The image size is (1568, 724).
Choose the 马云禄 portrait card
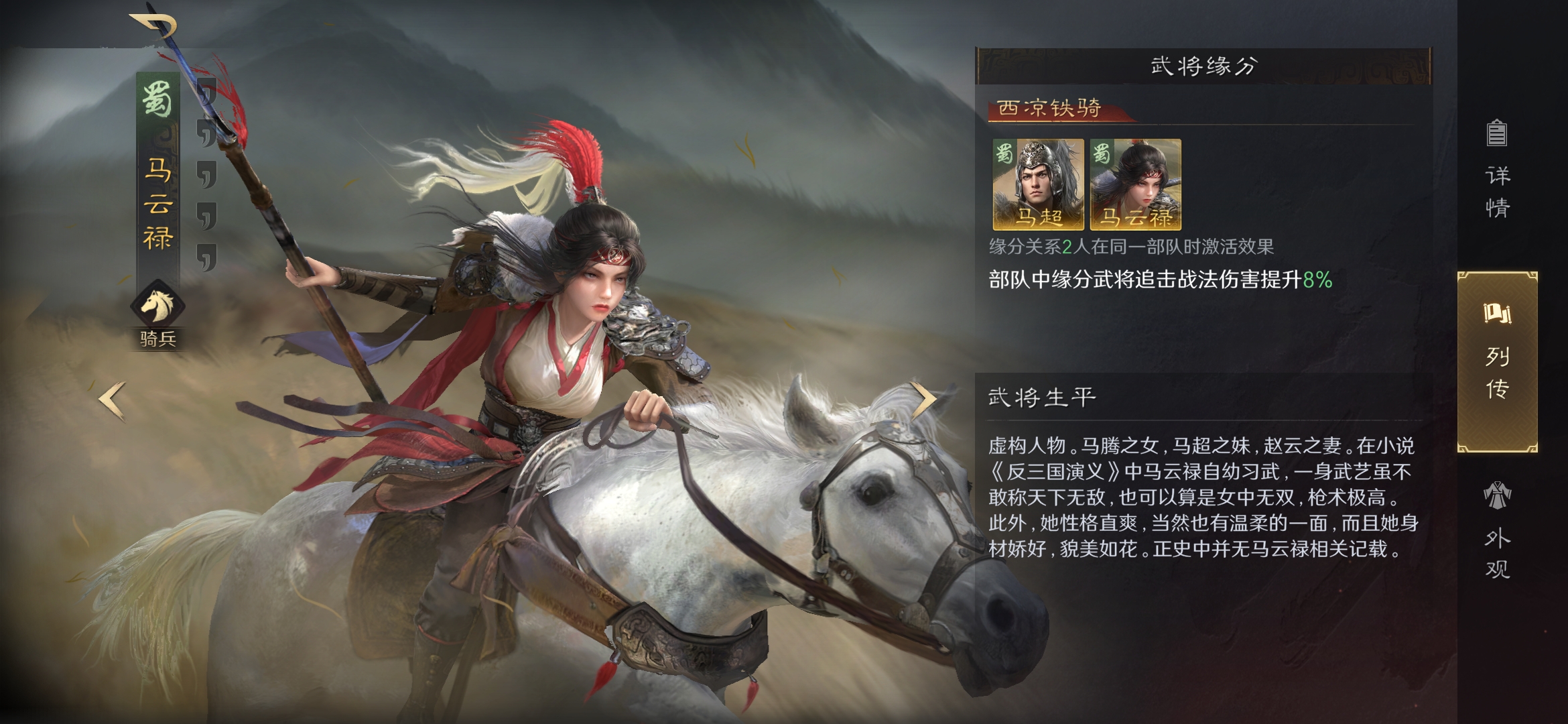tap(1136, 184)
